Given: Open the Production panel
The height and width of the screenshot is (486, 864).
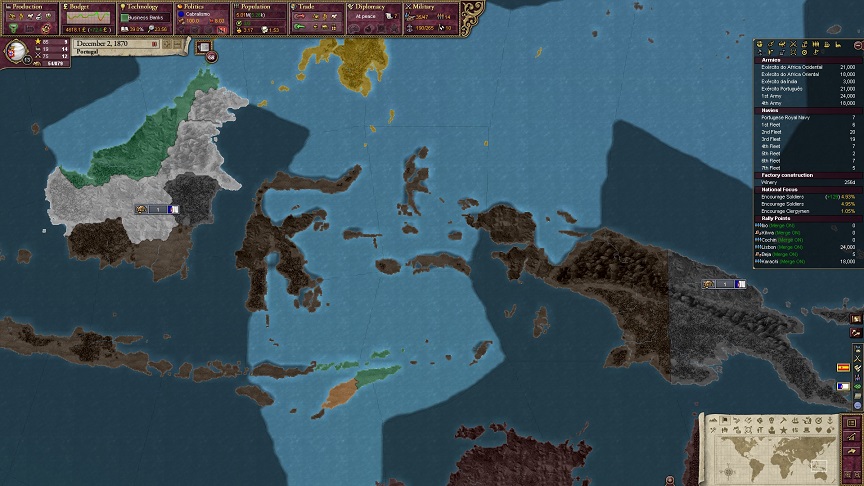Looking at the screenshot, I should click(x=30, y=6).
